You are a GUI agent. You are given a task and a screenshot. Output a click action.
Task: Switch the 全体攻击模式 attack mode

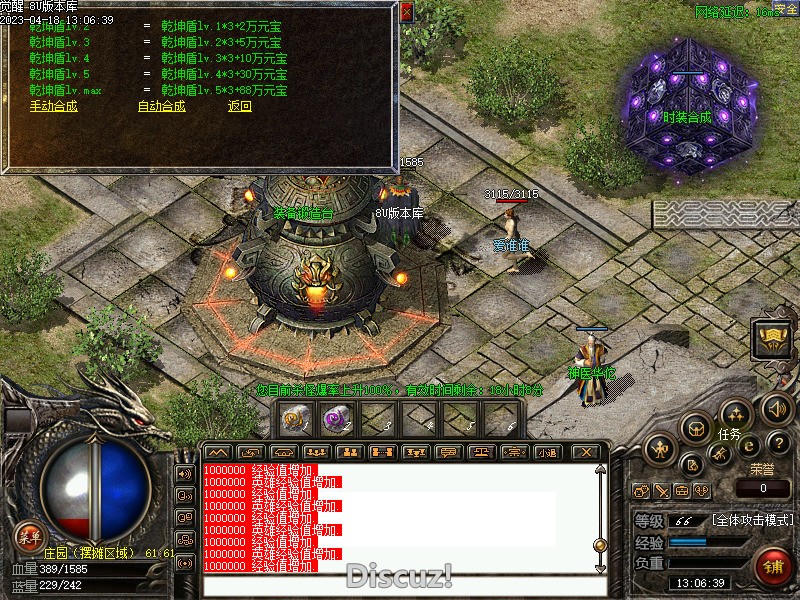754,521
